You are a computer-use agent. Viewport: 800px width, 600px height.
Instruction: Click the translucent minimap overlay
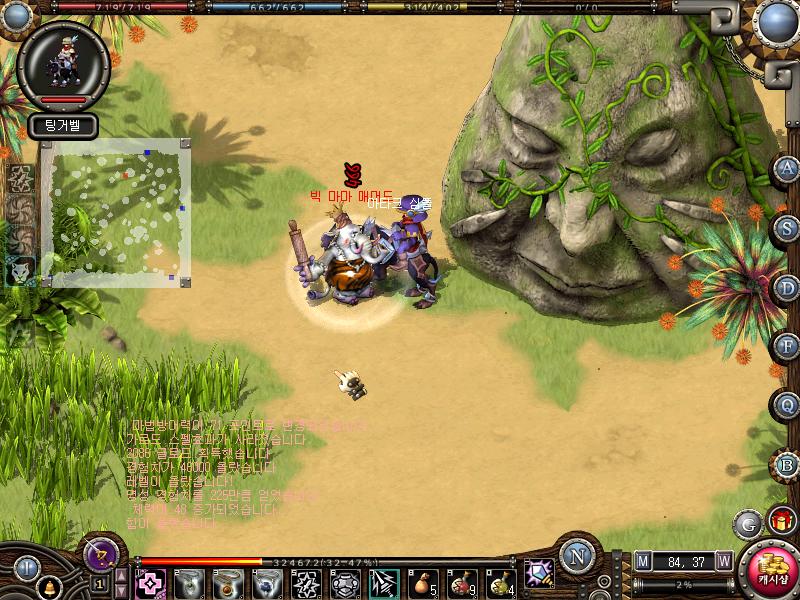116,212
